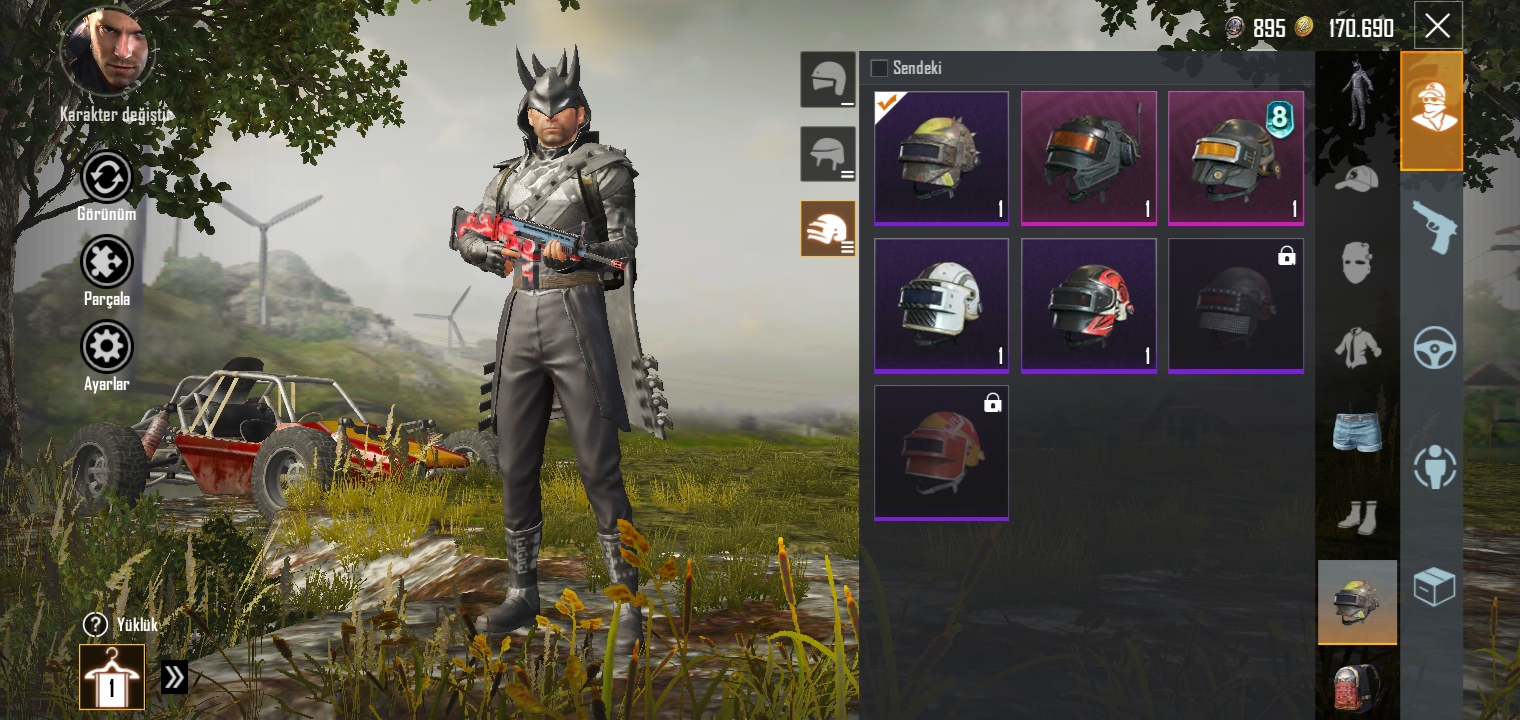Select the baseball cap category
The height and width of the screenshot is (720, 1520).
(1356, 180)
